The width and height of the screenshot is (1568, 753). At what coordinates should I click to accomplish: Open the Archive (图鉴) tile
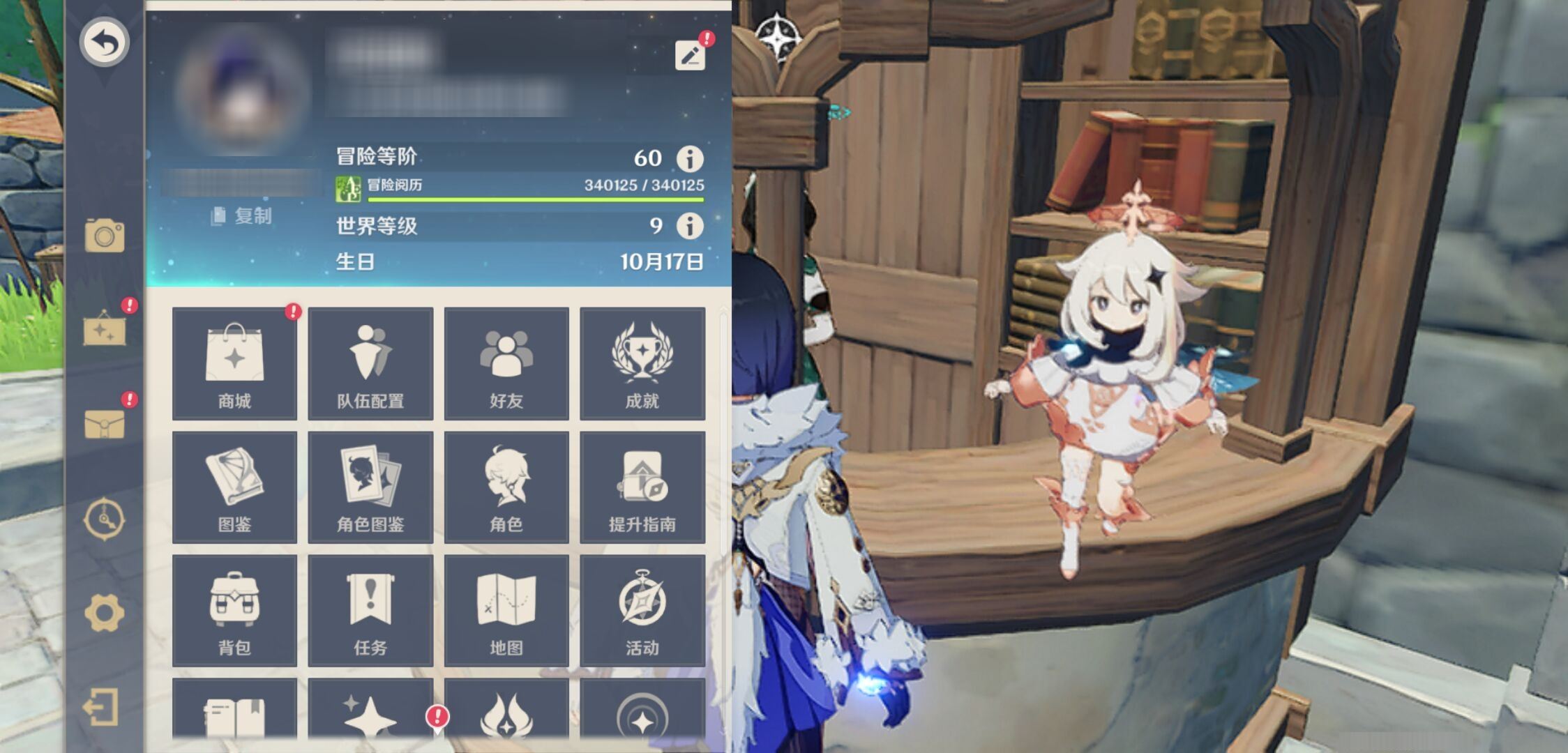tap(234, 487)
